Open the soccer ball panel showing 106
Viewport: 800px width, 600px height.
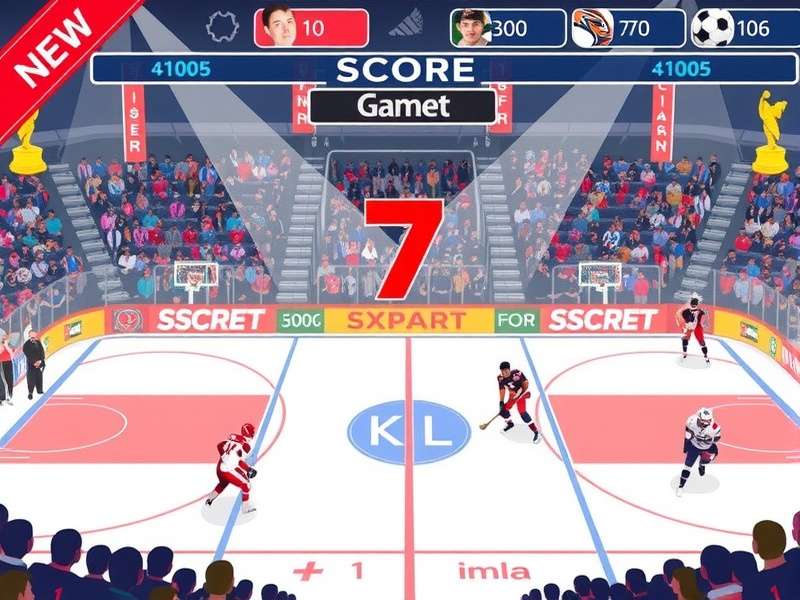[740, 28]
